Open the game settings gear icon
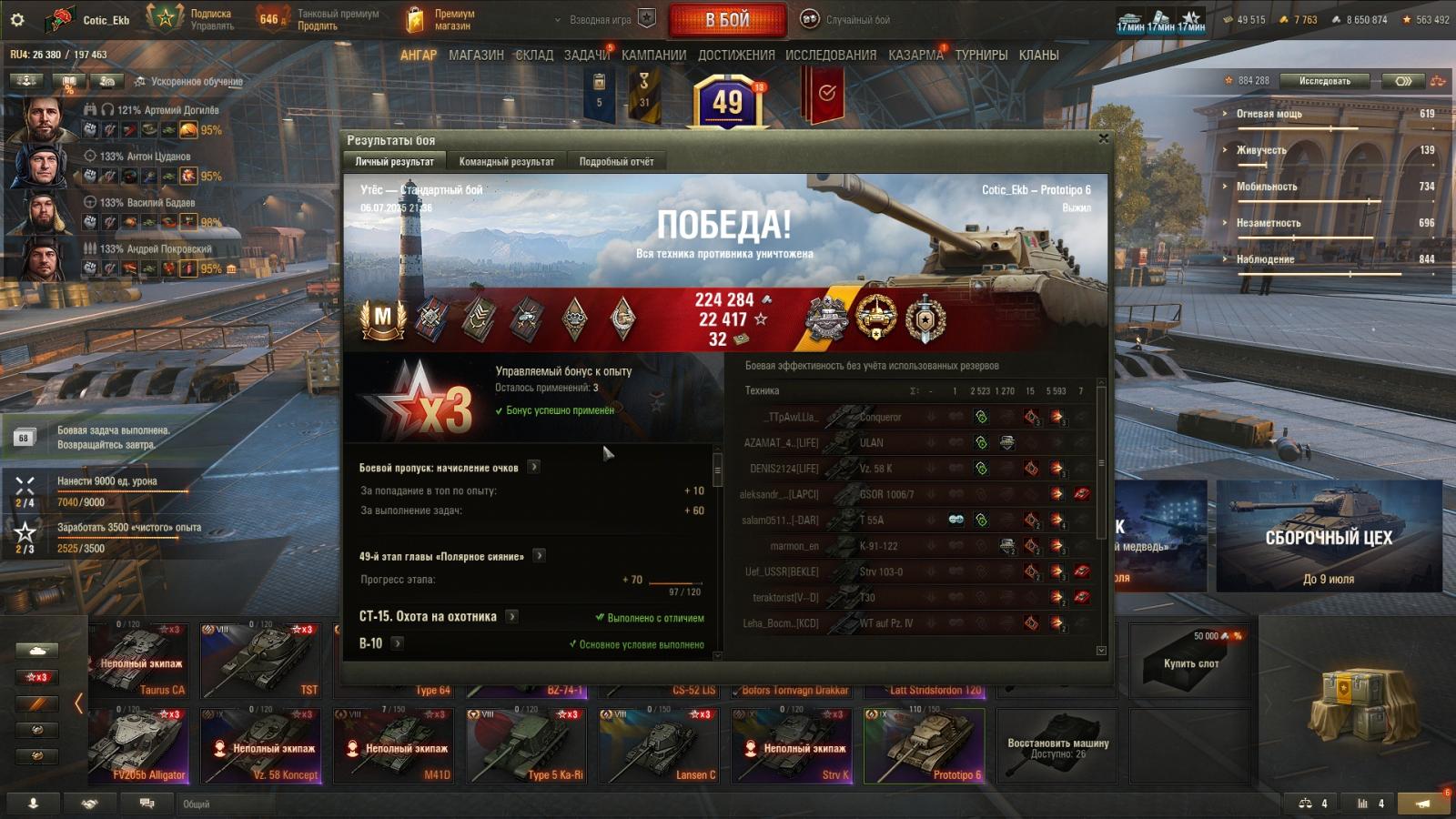Viewport: 1456px width, 819px height. point(16,19)
